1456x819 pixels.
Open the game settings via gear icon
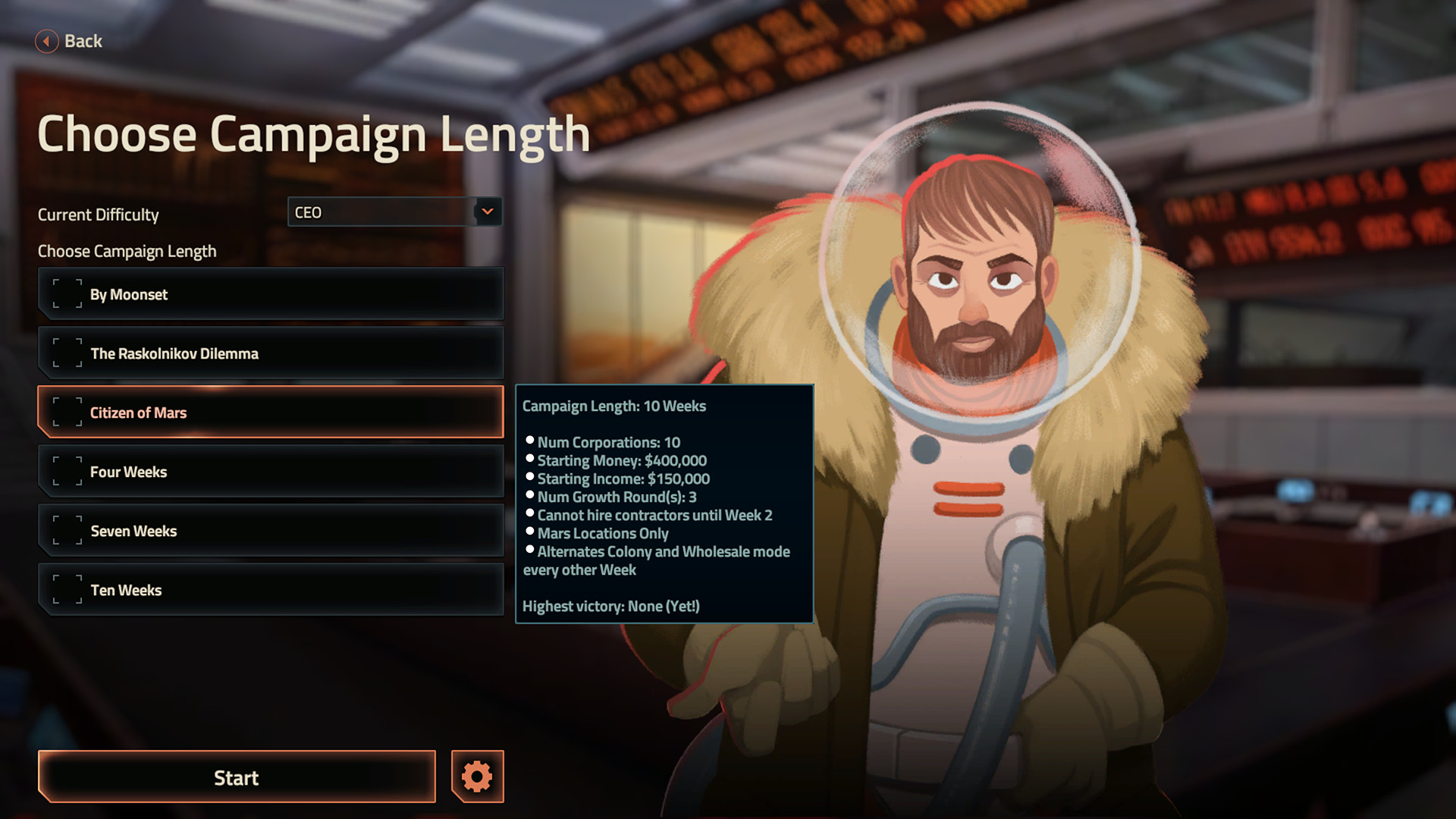coord(476,777)
